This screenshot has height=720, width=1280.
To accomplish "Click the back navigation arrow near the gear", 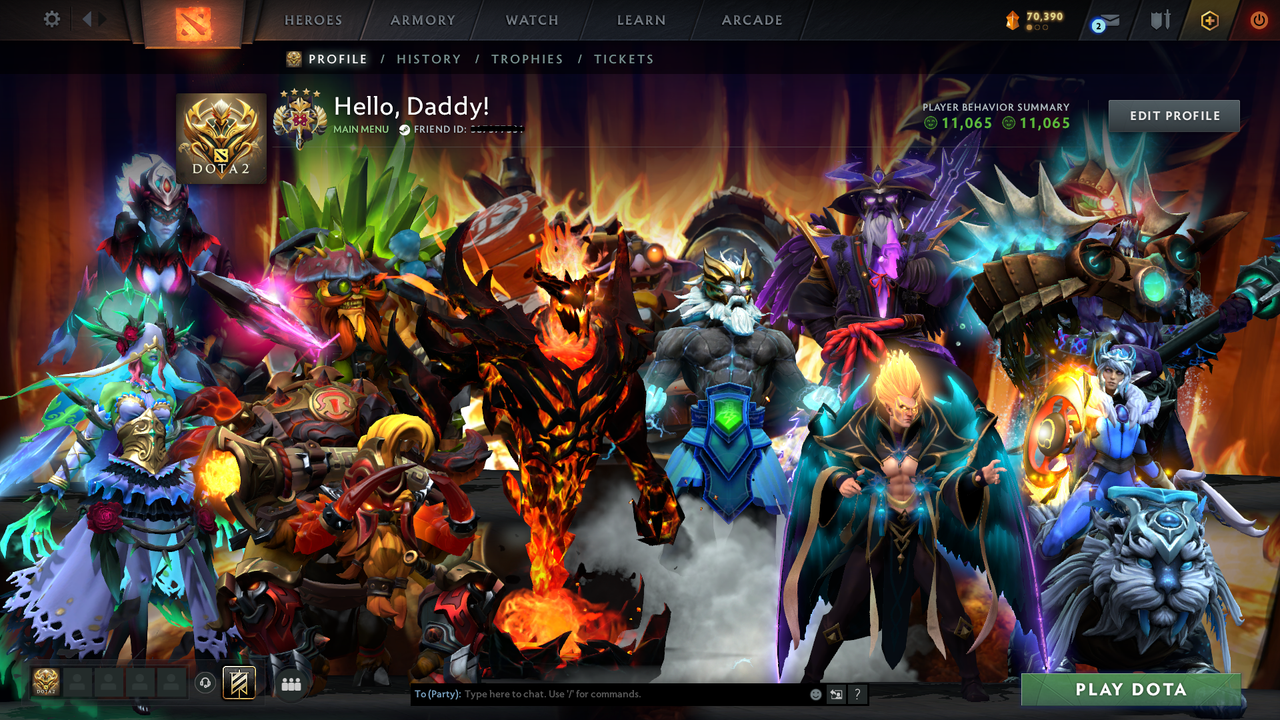I will [x=88, y=18].
